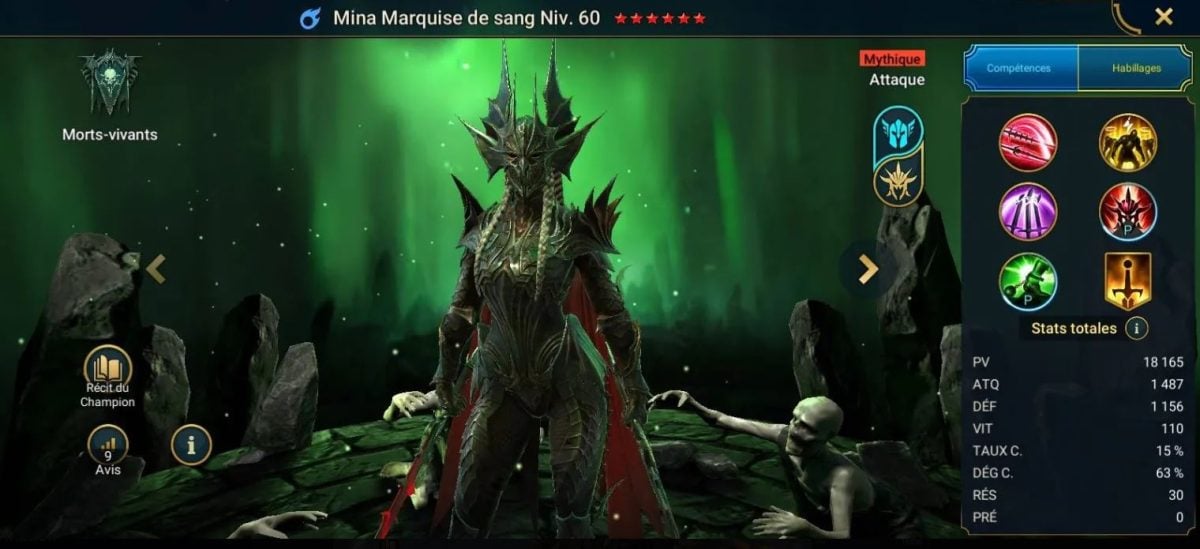
Task: Open Récit du Champion book
Action: click(x=106, y=365)
